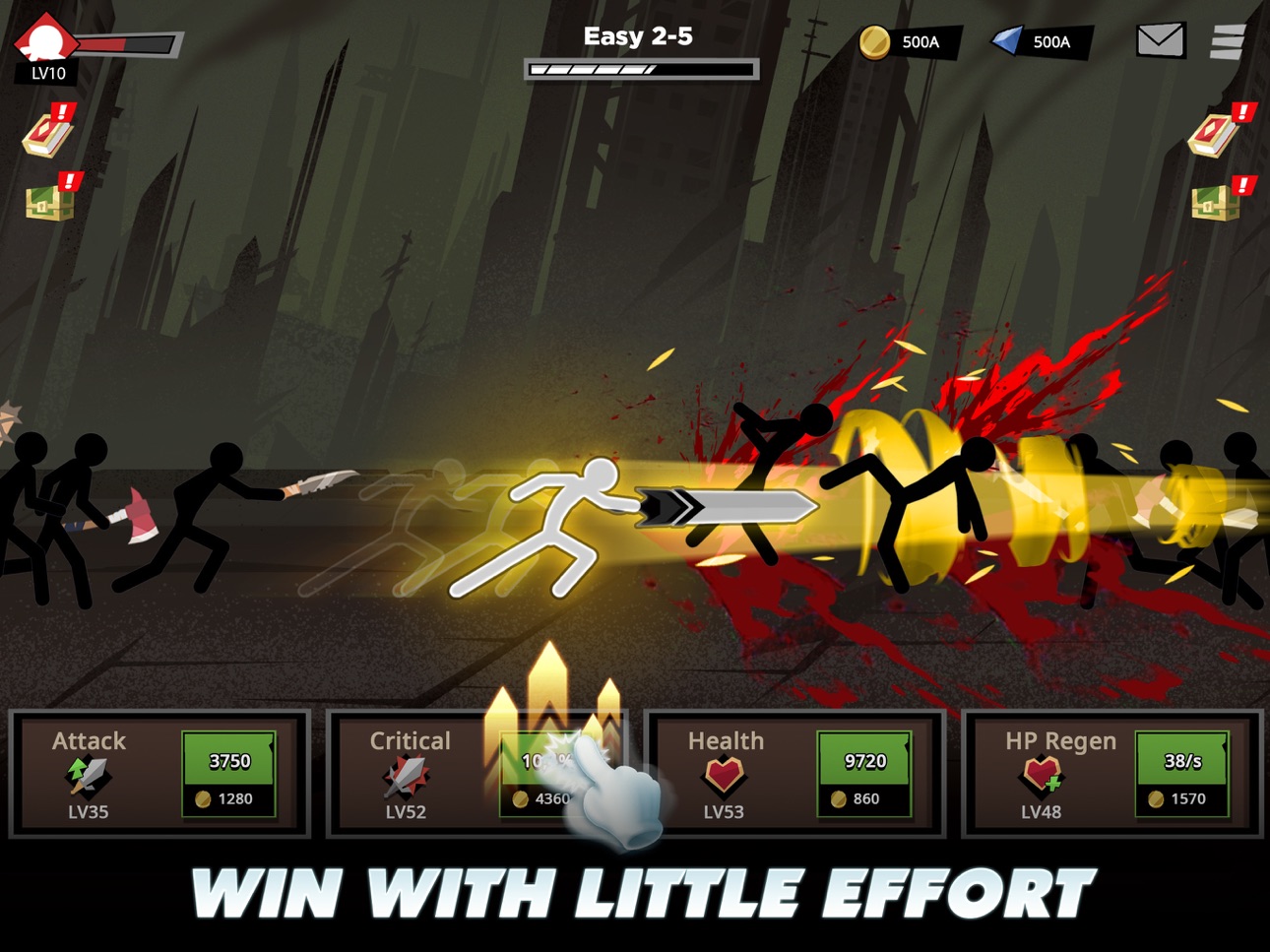Claim the top-right book reward
Screen dimensions: 1270x952
tap(1213, 134)
